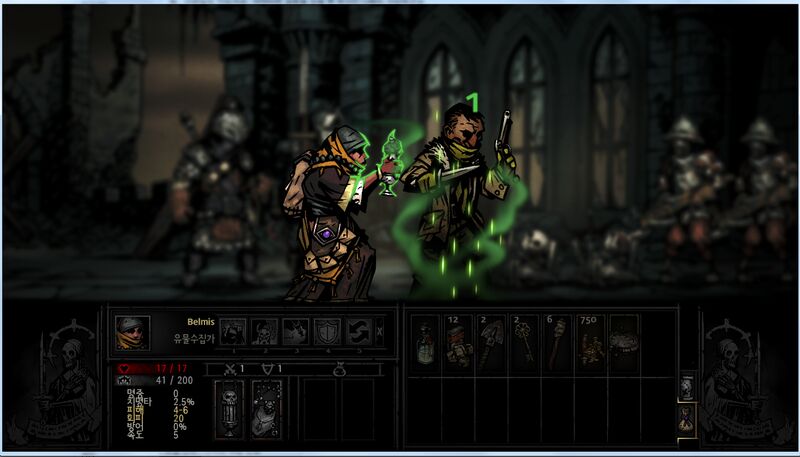
Task: Switch to the map scroll tab
Action: (687, 387)
